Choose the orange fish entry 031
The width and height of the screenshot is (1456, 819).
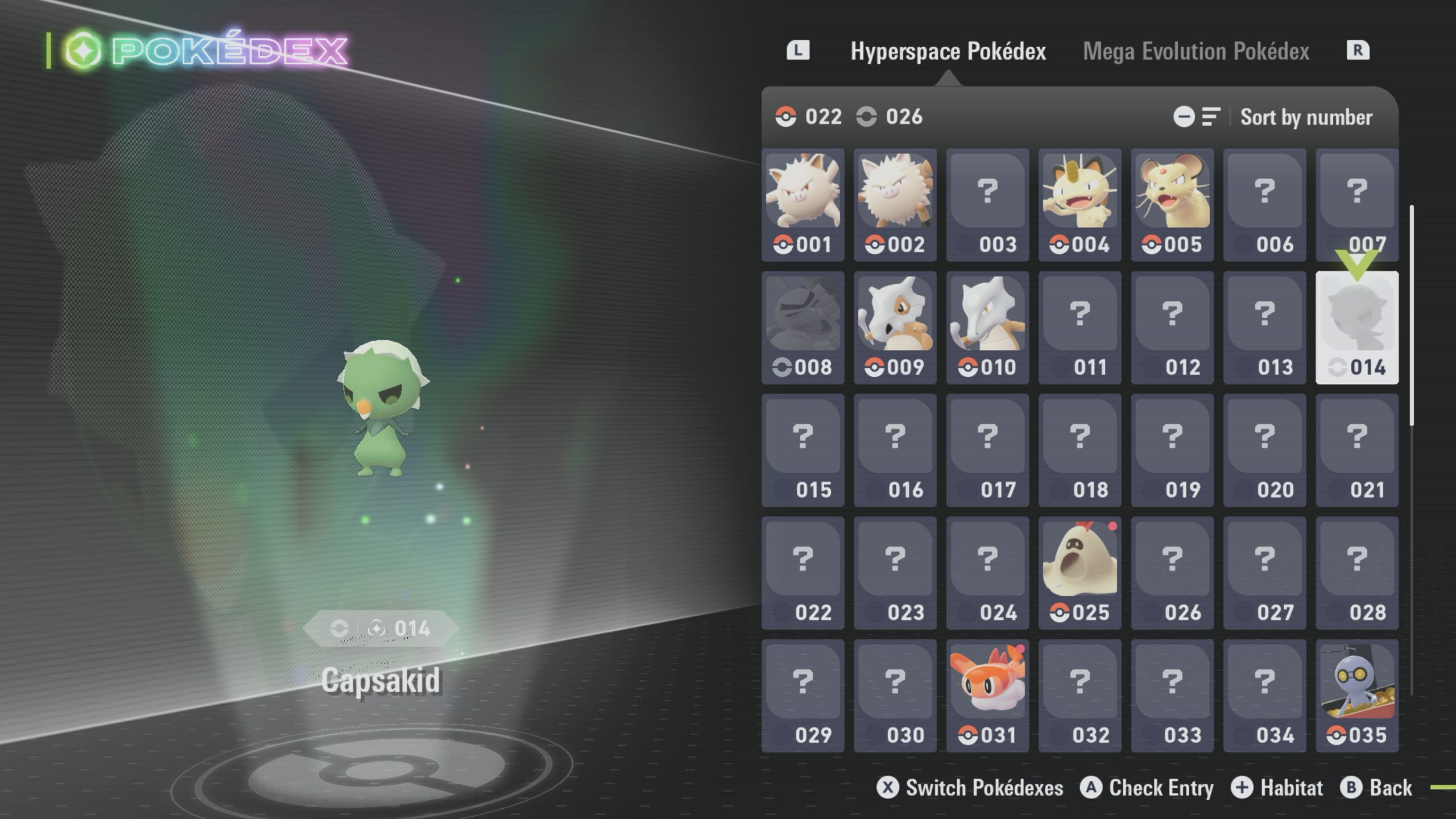pyautogui.click(x=987, y=696)
